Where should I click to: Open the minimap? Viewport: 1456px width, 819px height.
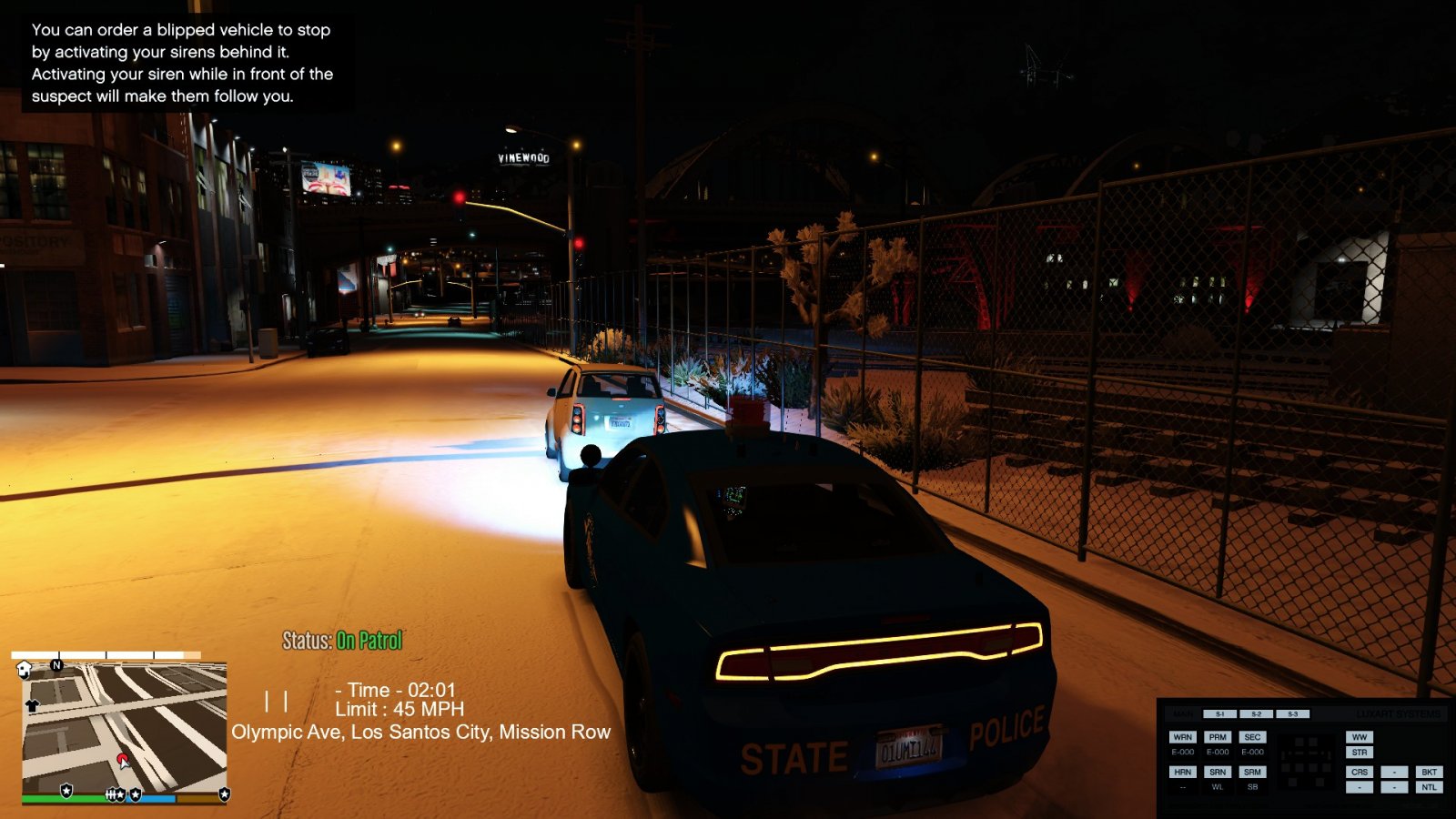(124, 728)
